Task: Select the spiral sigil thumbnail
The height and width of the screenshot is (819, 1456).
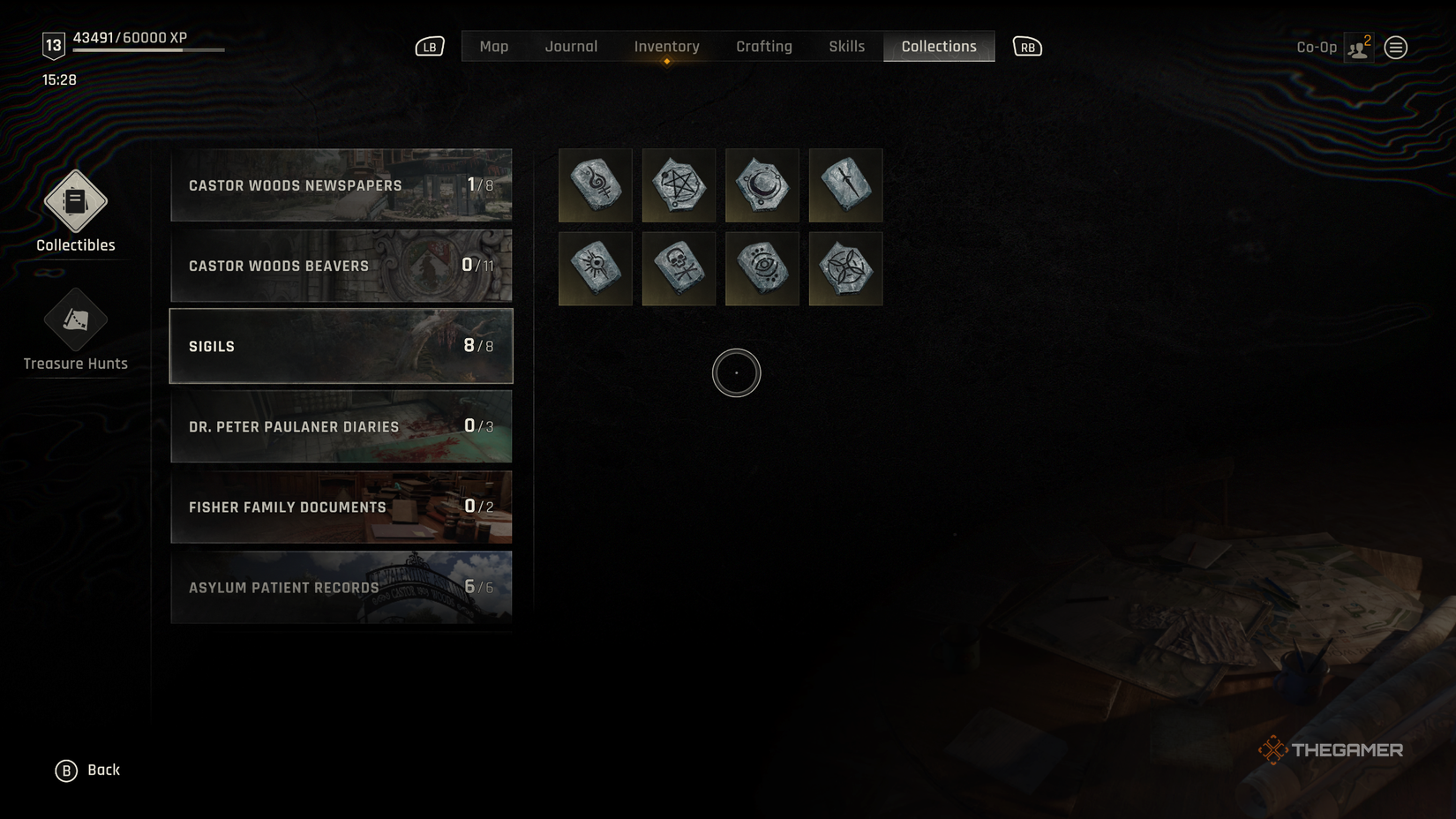Action: pos(595,185)
